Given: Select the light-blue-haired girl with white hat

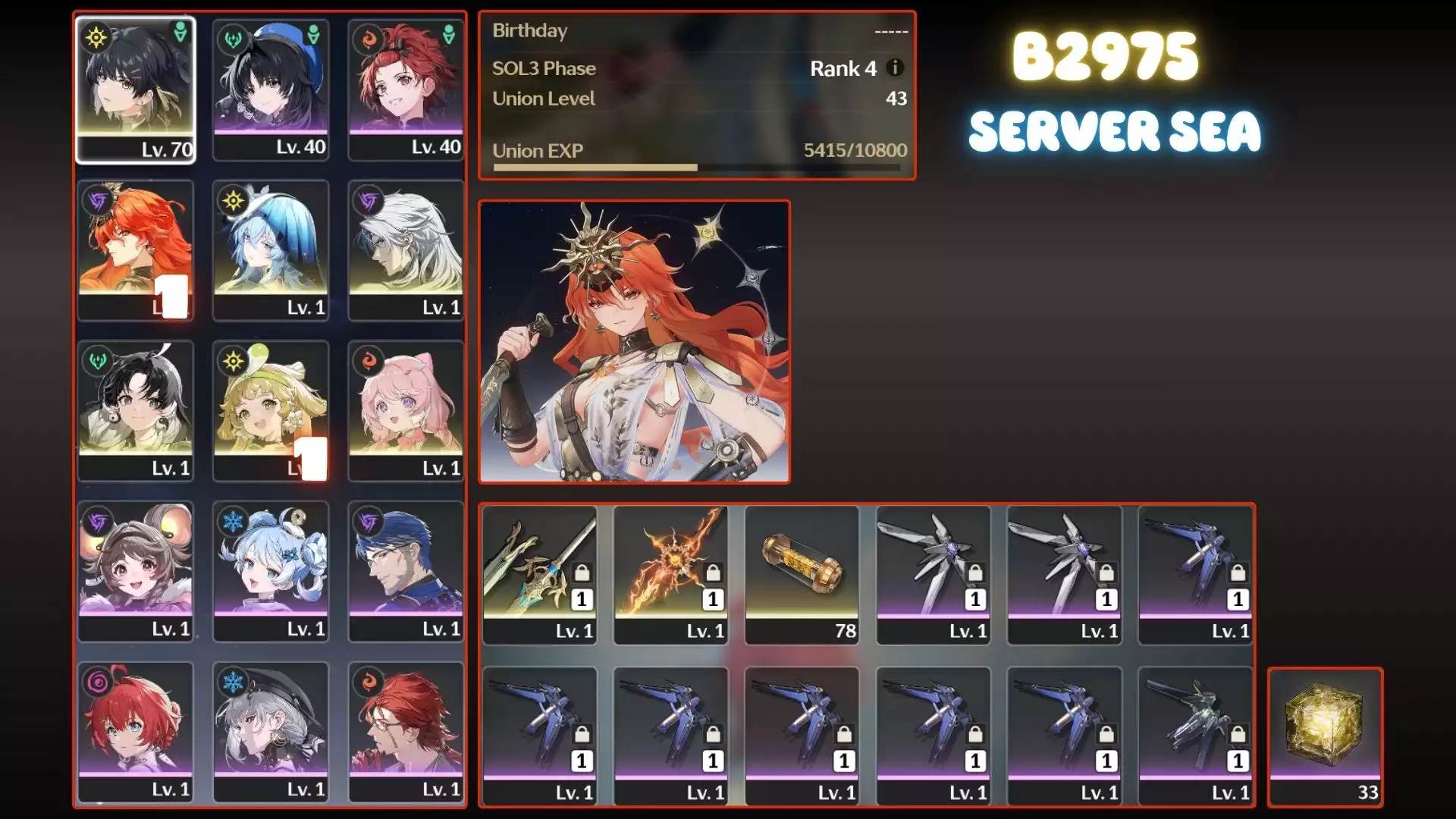Looking at the screenshot, I should pyautogui.click(x=271, y=250).
